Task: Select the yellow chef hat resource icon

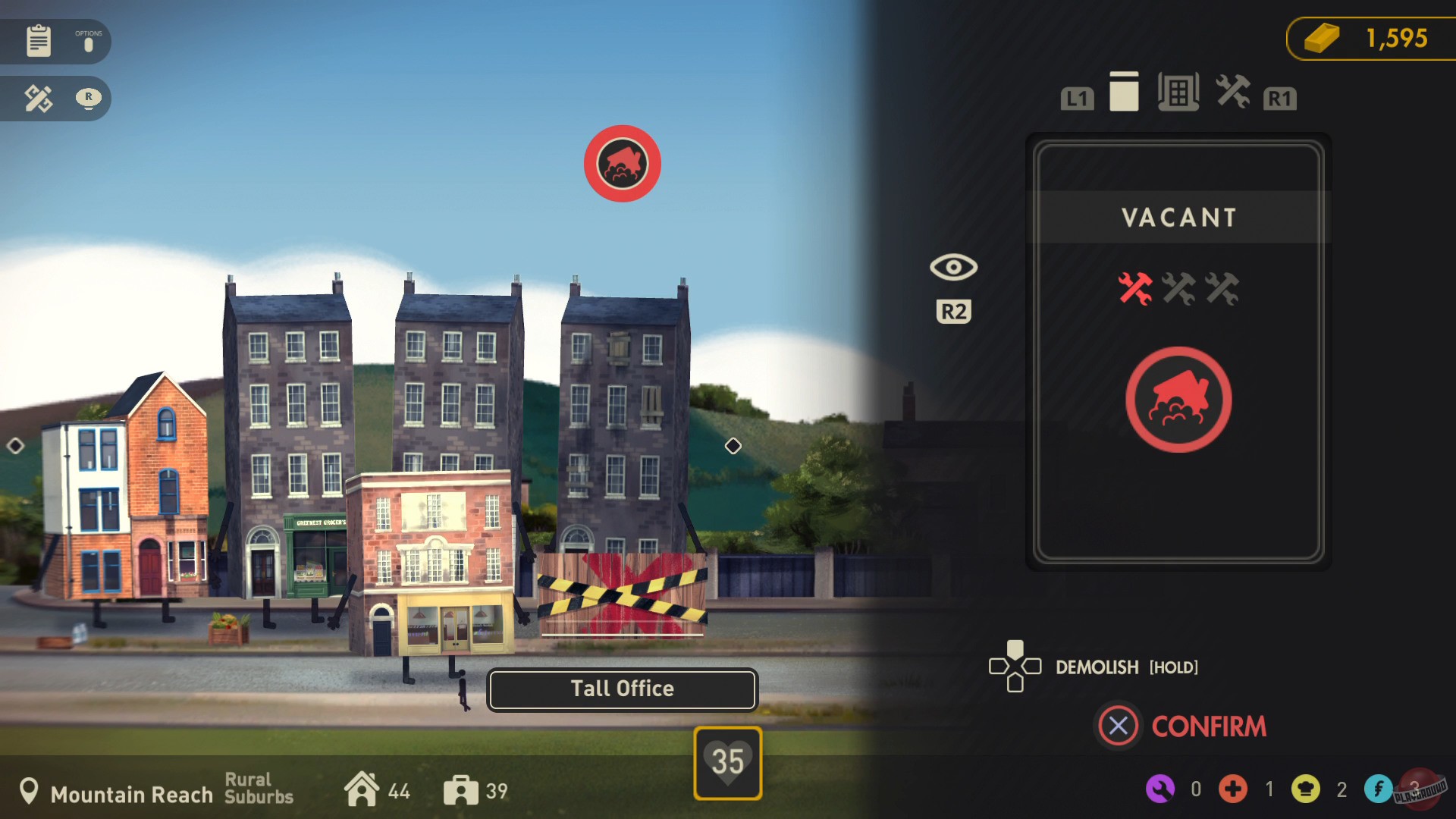Action: (x=1306, y=789)
